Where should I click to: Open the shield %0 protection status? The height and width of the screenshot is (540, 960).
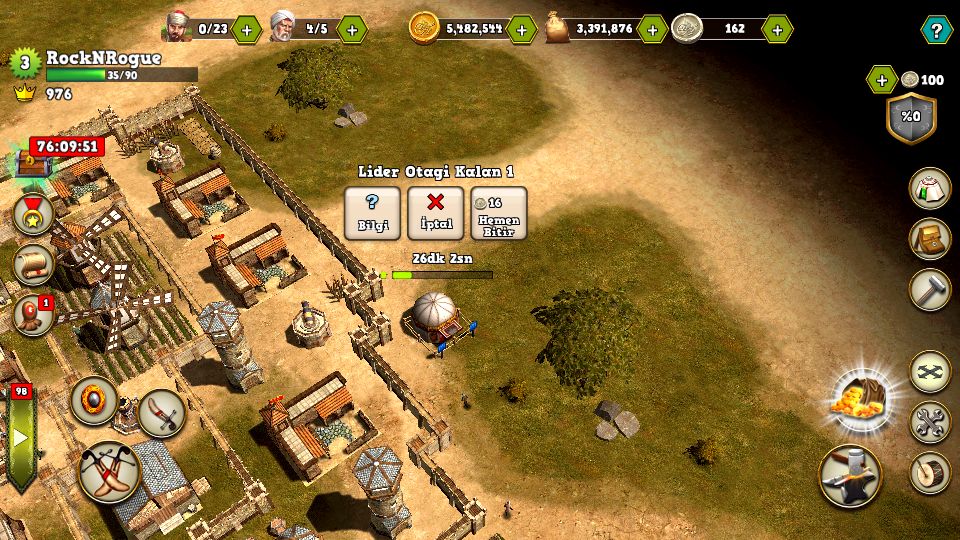pyautogui.click(x=911, y=117)
